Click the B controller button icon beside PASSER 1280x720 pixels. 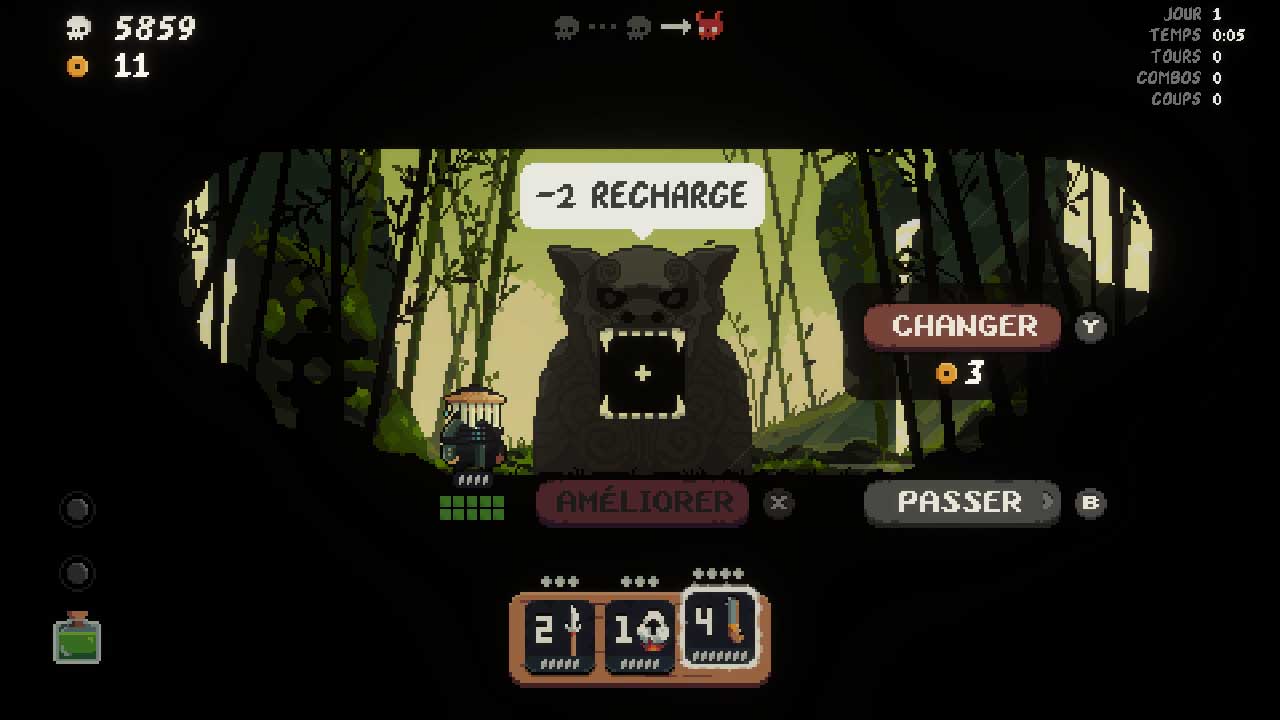(x=1091, y=503)
